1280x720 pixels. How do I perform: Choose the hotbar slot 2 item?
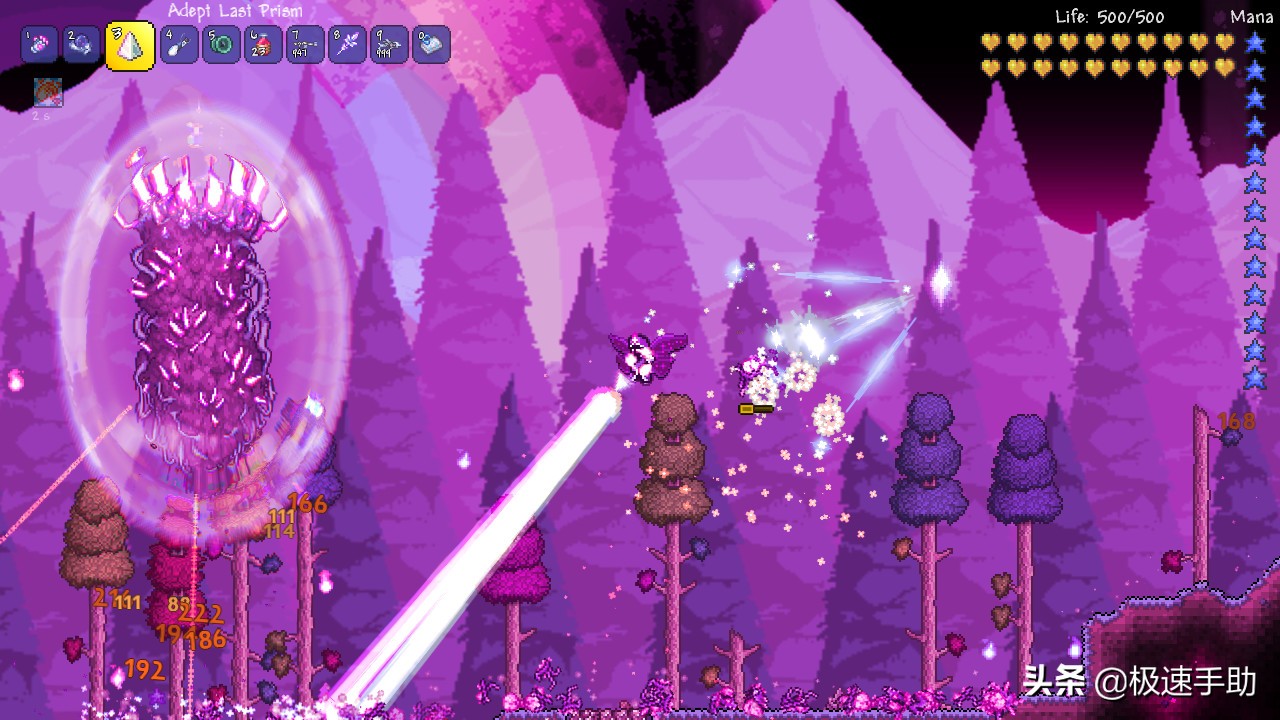(x=82, y=45)
